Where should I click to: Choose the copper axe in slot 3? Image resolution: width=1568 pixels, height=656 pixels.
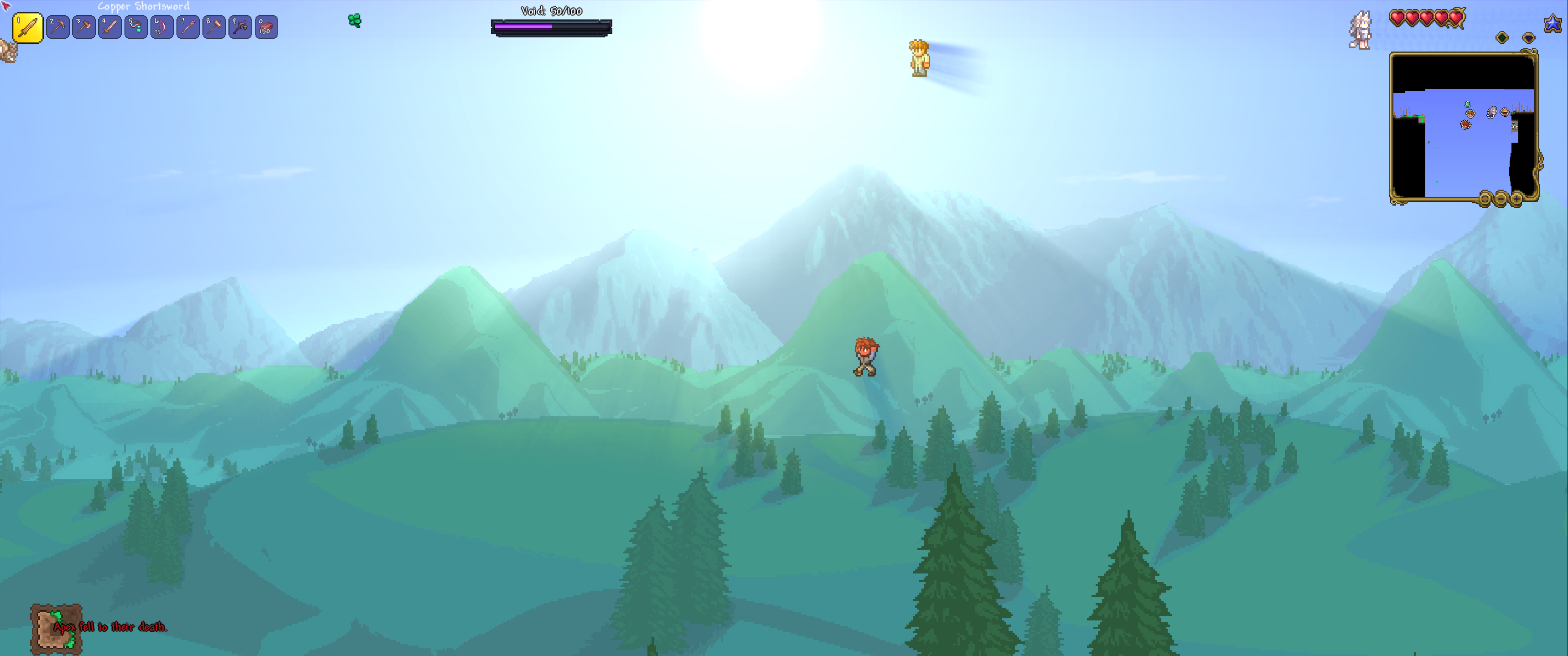coord(83,27)
